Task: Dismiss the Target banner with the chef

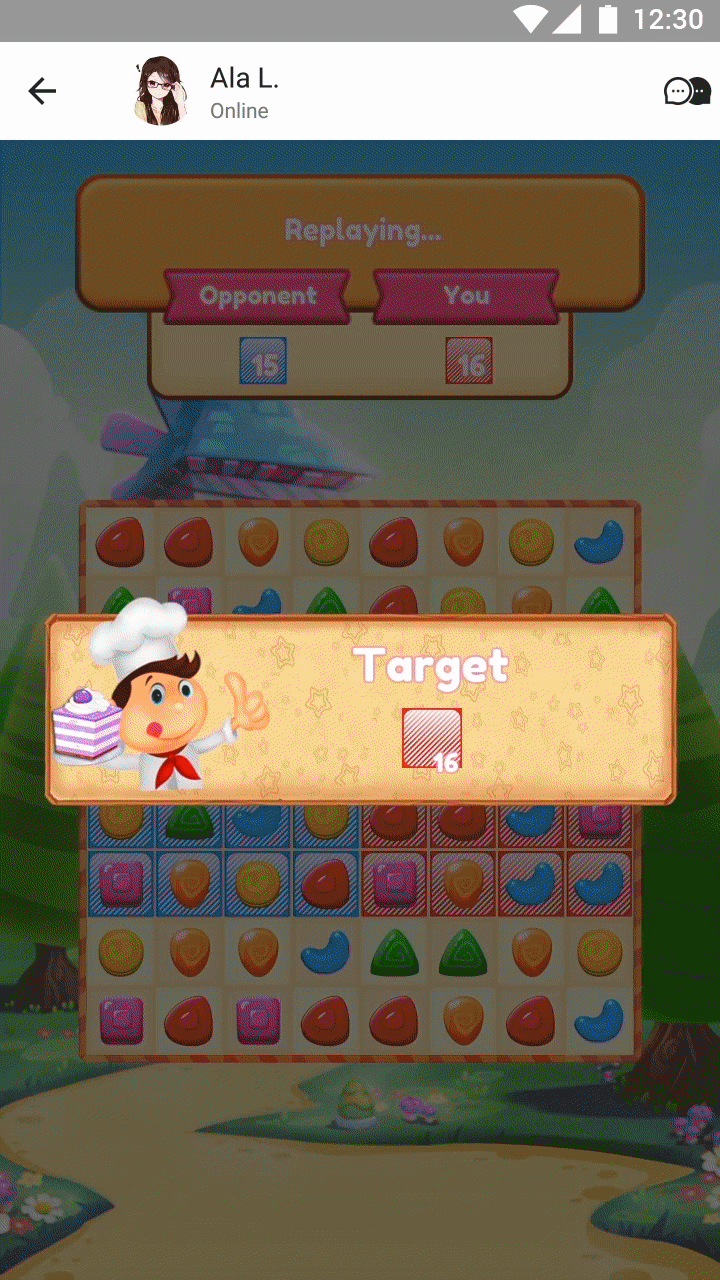Action: click(360, 709)
